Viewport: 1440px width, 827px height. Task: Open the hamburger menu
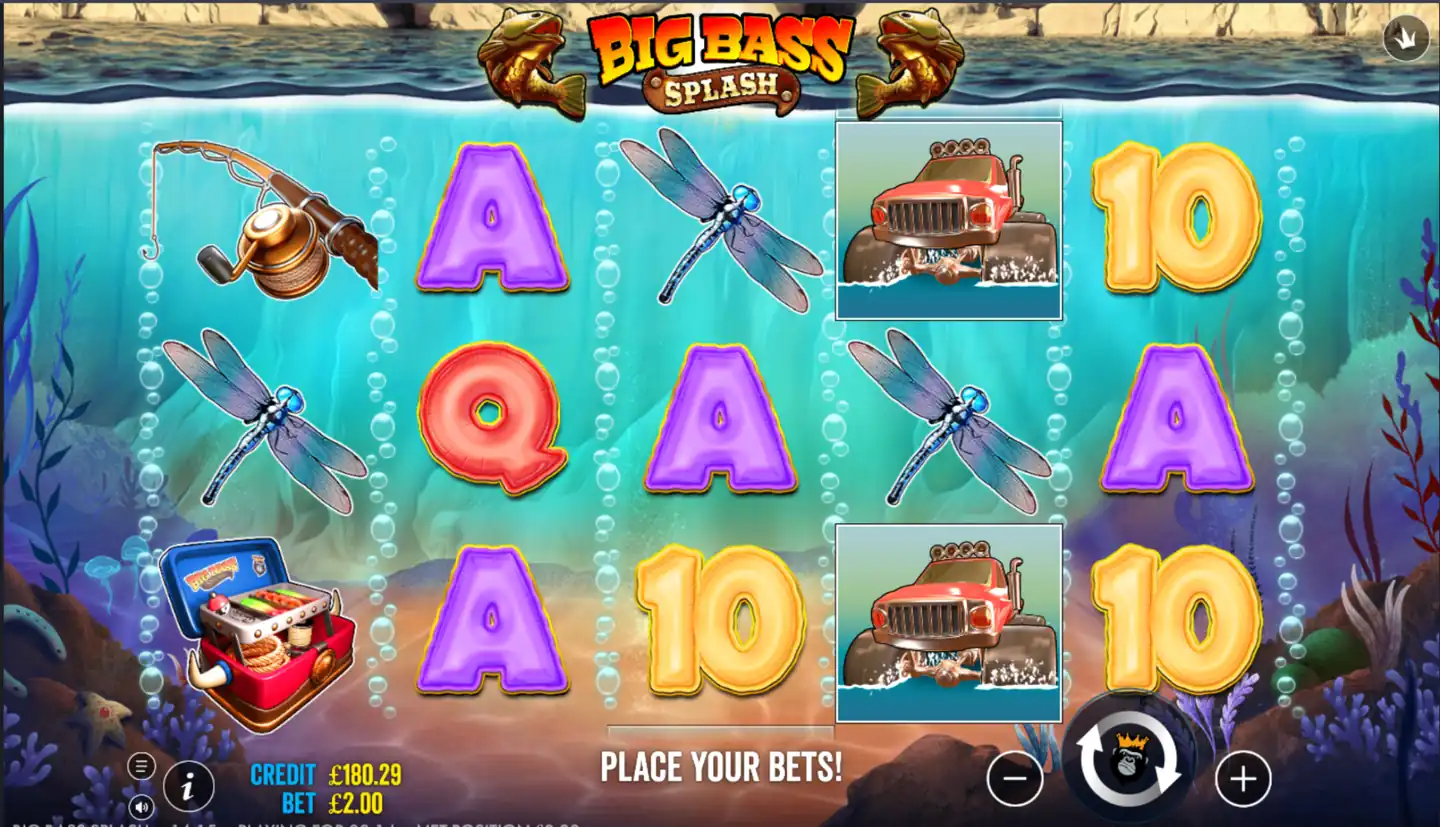click(140, 765)
